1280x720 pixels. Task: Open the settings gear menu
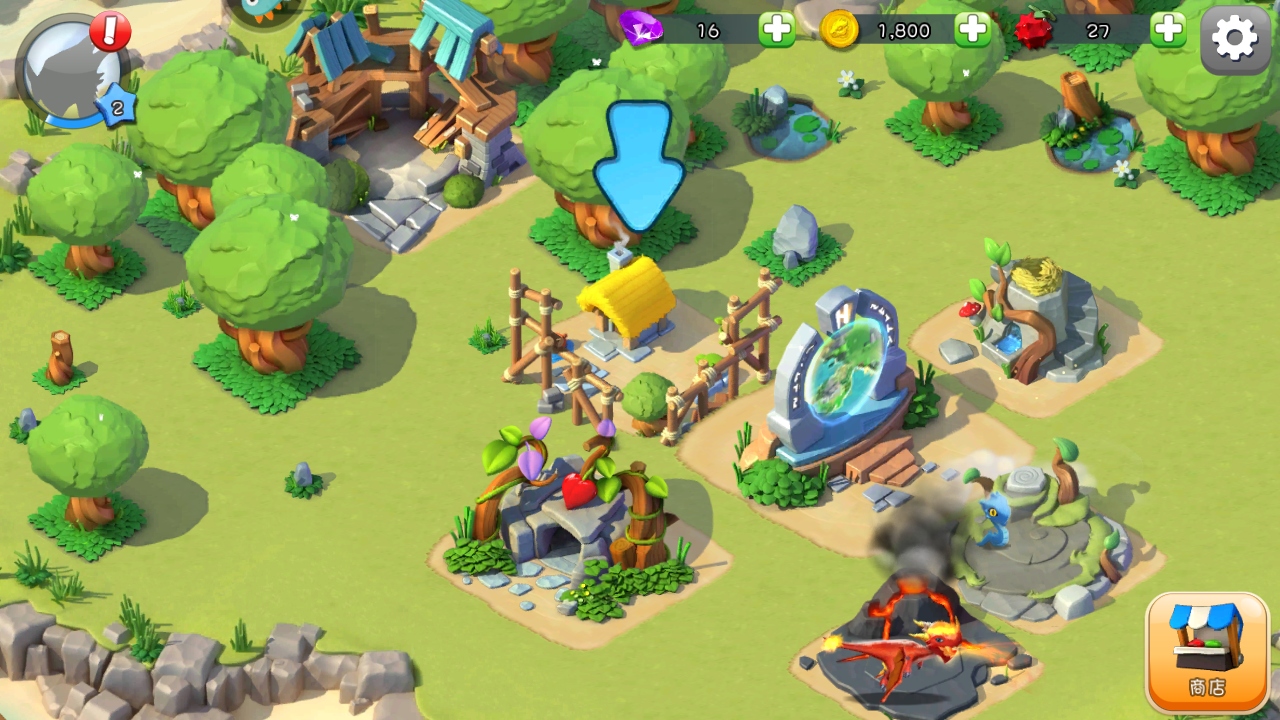point(1235,38)
